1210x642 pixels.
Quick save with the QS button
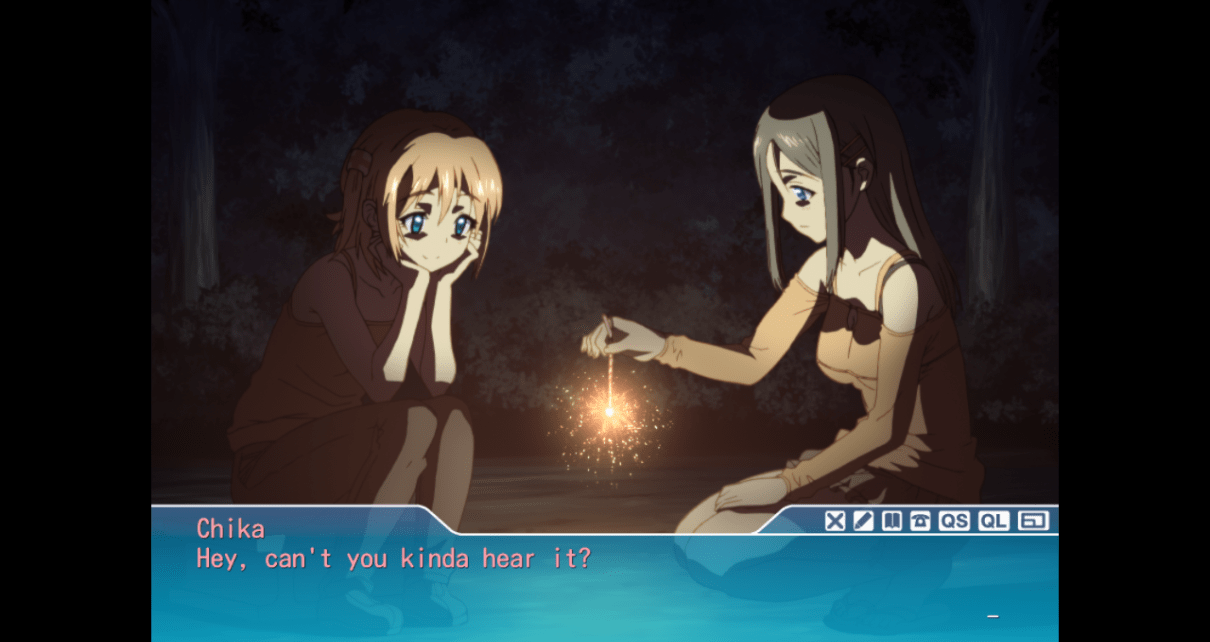[954, 520]
